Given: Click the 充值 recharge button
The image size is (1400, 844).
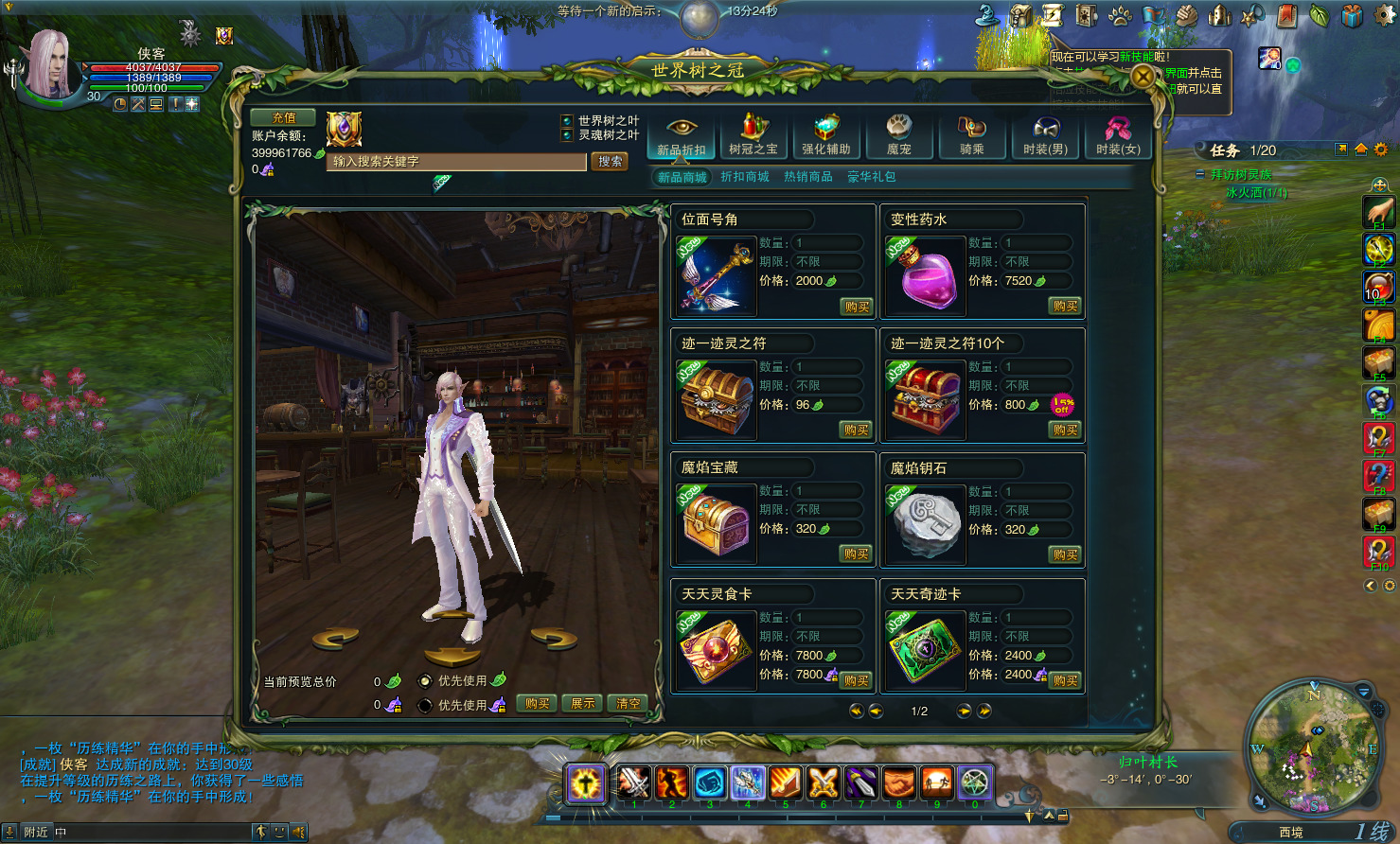Looking at the screenshot, I should [x=283, y=118].
